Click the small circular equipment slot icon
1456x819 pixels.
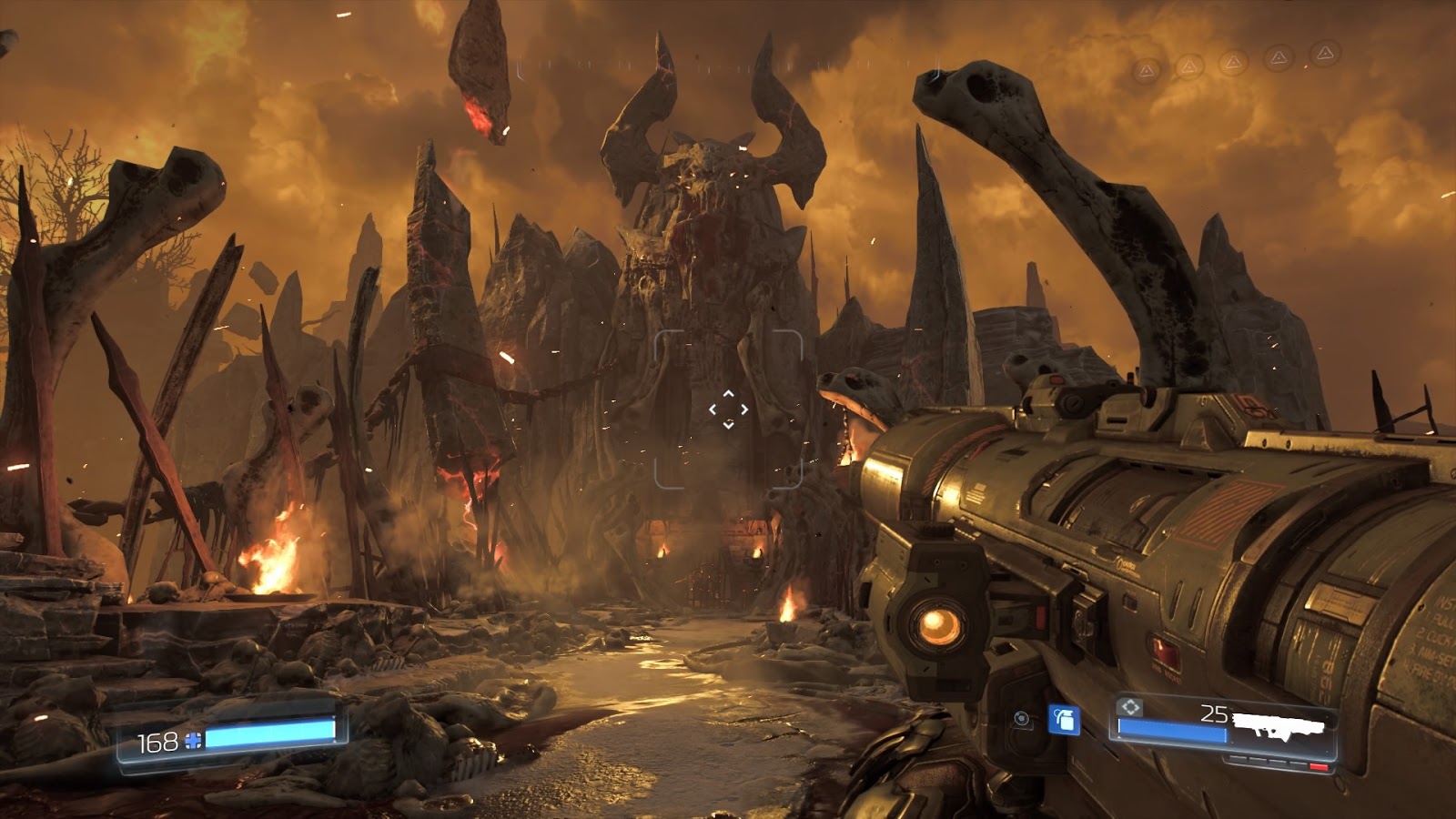click(x=1020, y=720)
